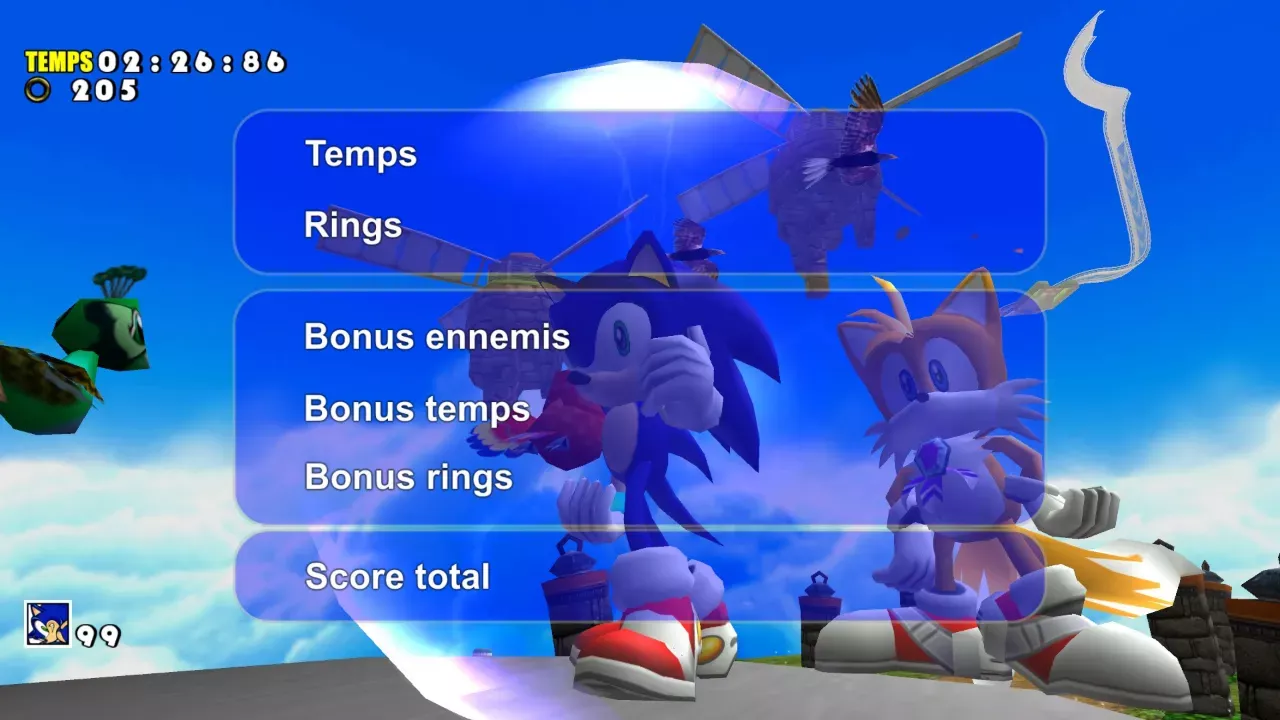The height and width of the screenshot is (720, 1280).
Task: Expand the Temps and Rings panel
Action: point(640,190)
